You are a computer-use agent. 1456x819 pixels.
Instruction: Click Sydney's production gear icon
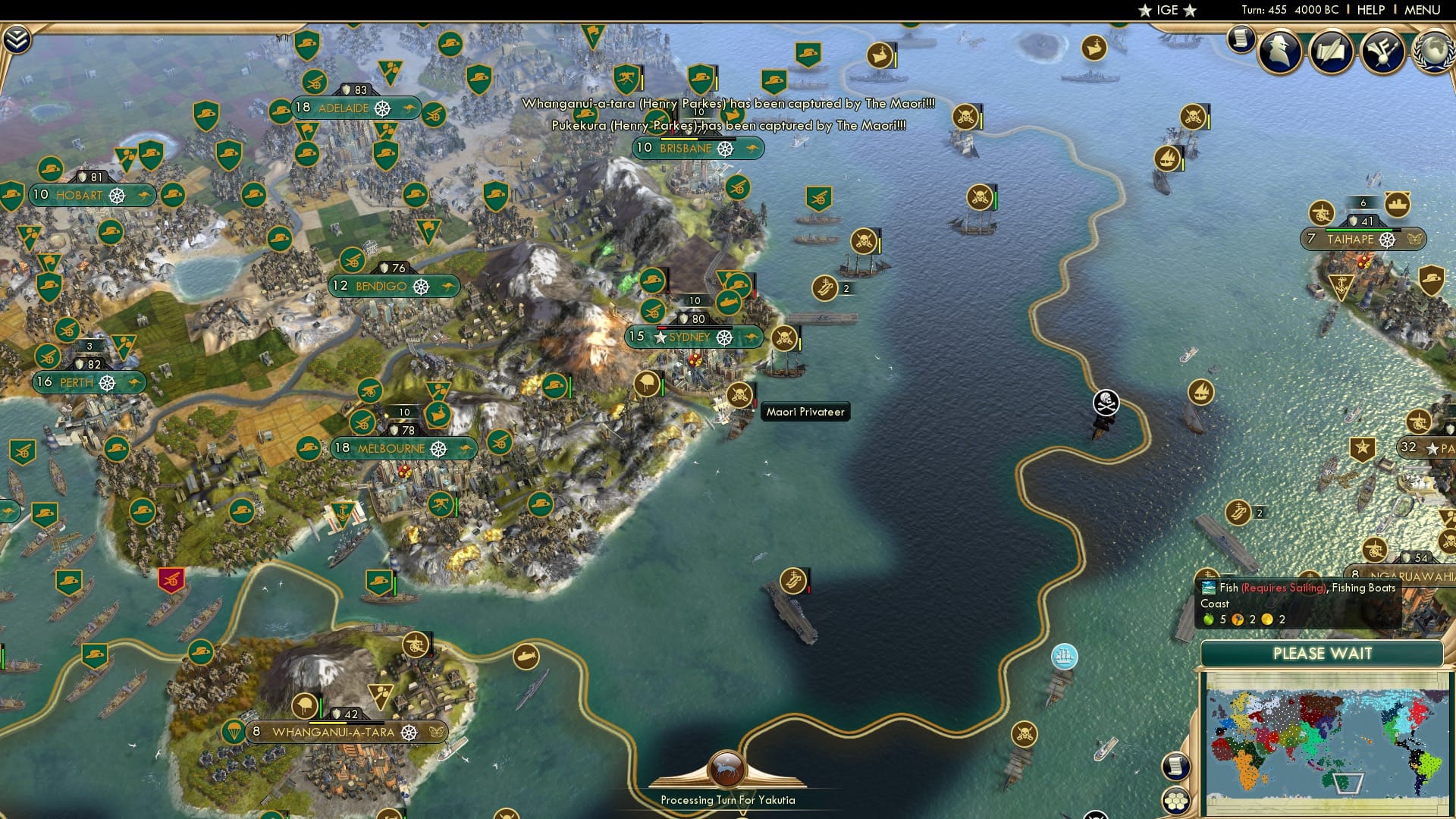[726, 337]
